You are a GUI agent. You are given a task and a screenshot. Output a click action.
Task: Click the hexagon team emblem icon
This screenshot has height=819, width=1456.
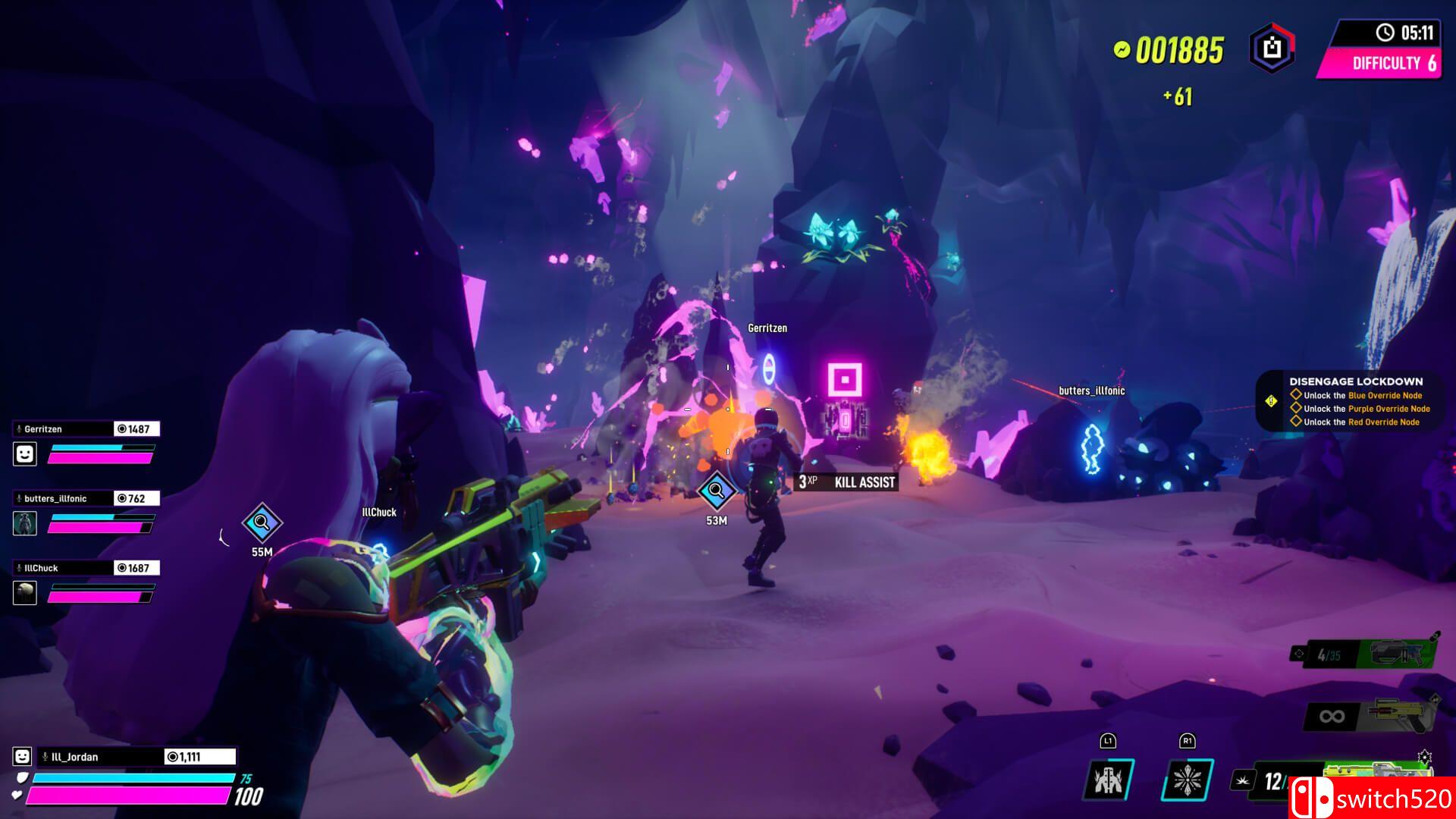coord(1272,49)
